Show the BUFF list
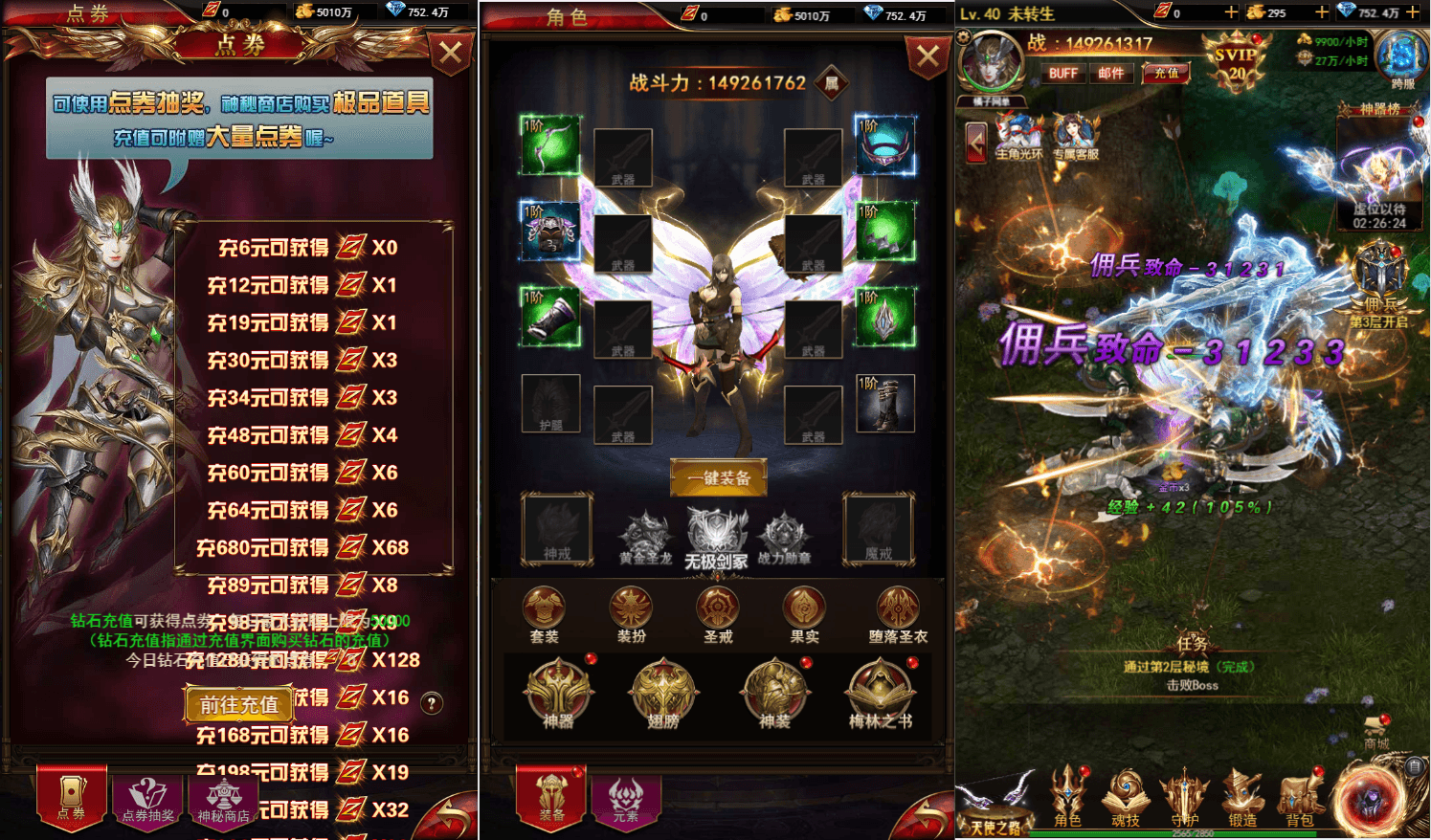1431x840 pixels. (x=1062, y=74)
